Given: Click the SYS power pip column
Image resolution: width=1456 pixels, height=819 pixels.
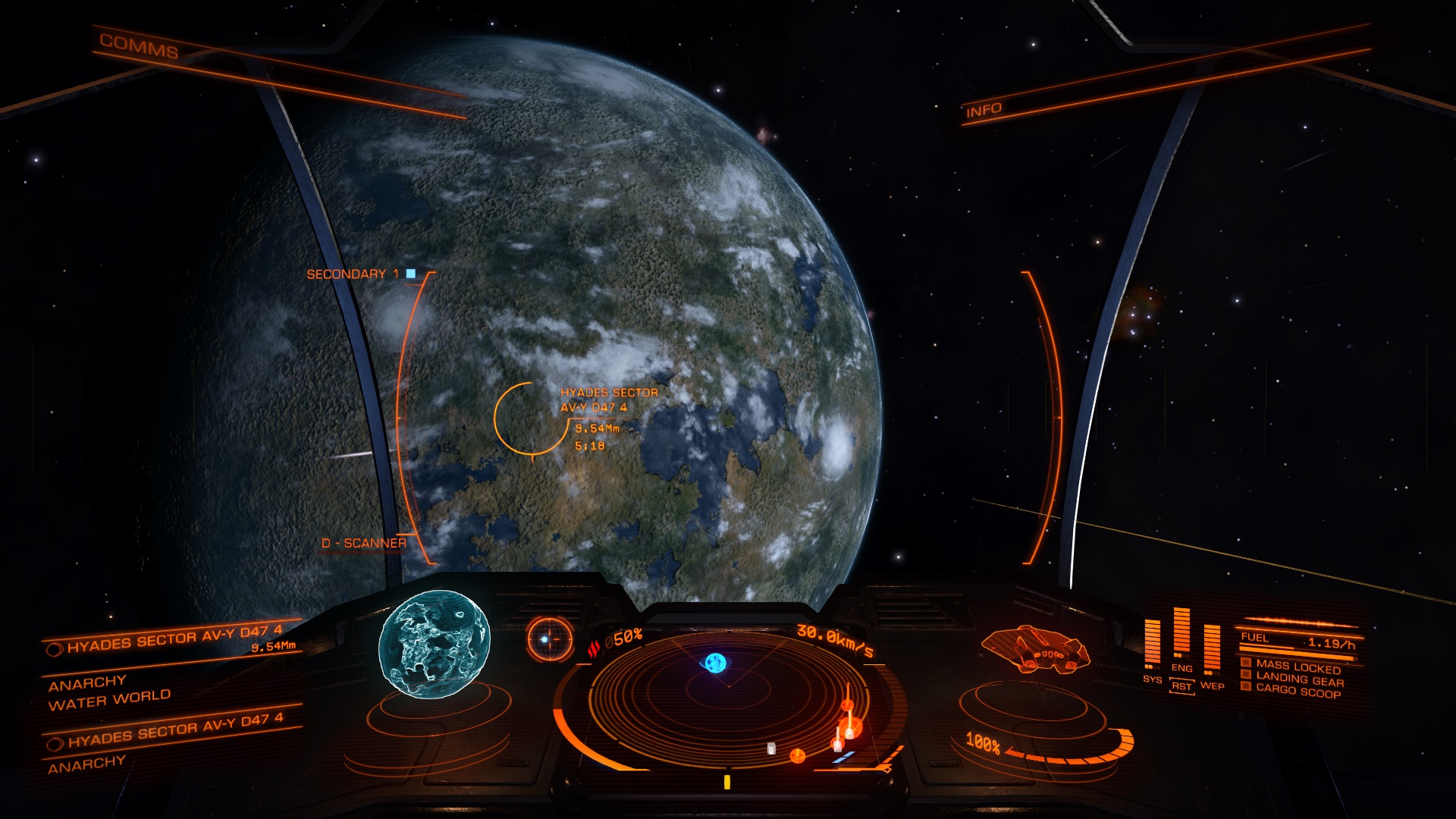Looking at the screenshot, I should (x=1152, y=646).
